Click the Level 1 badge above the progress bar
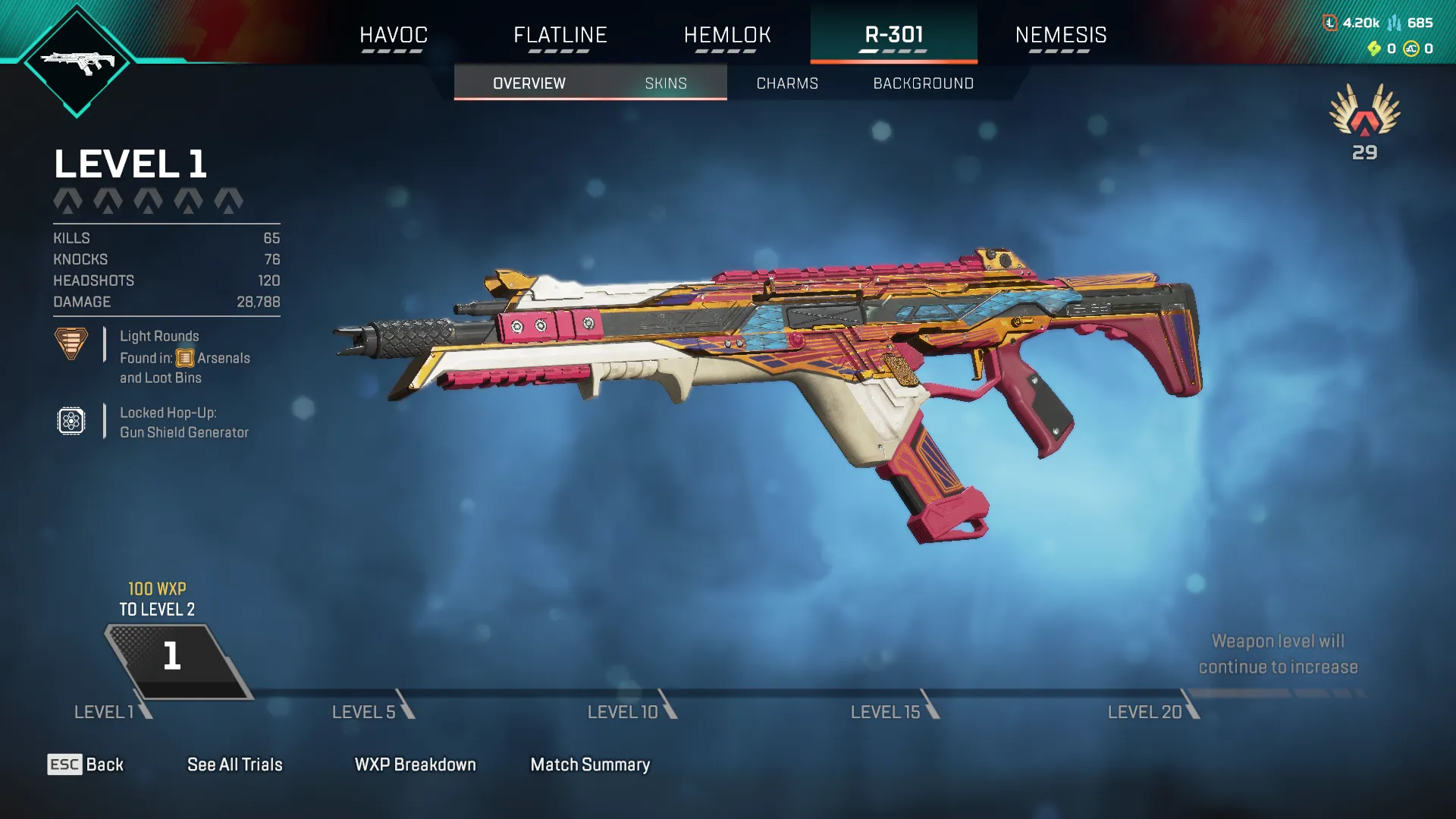The image size is (1456, 819). (173, 657)
